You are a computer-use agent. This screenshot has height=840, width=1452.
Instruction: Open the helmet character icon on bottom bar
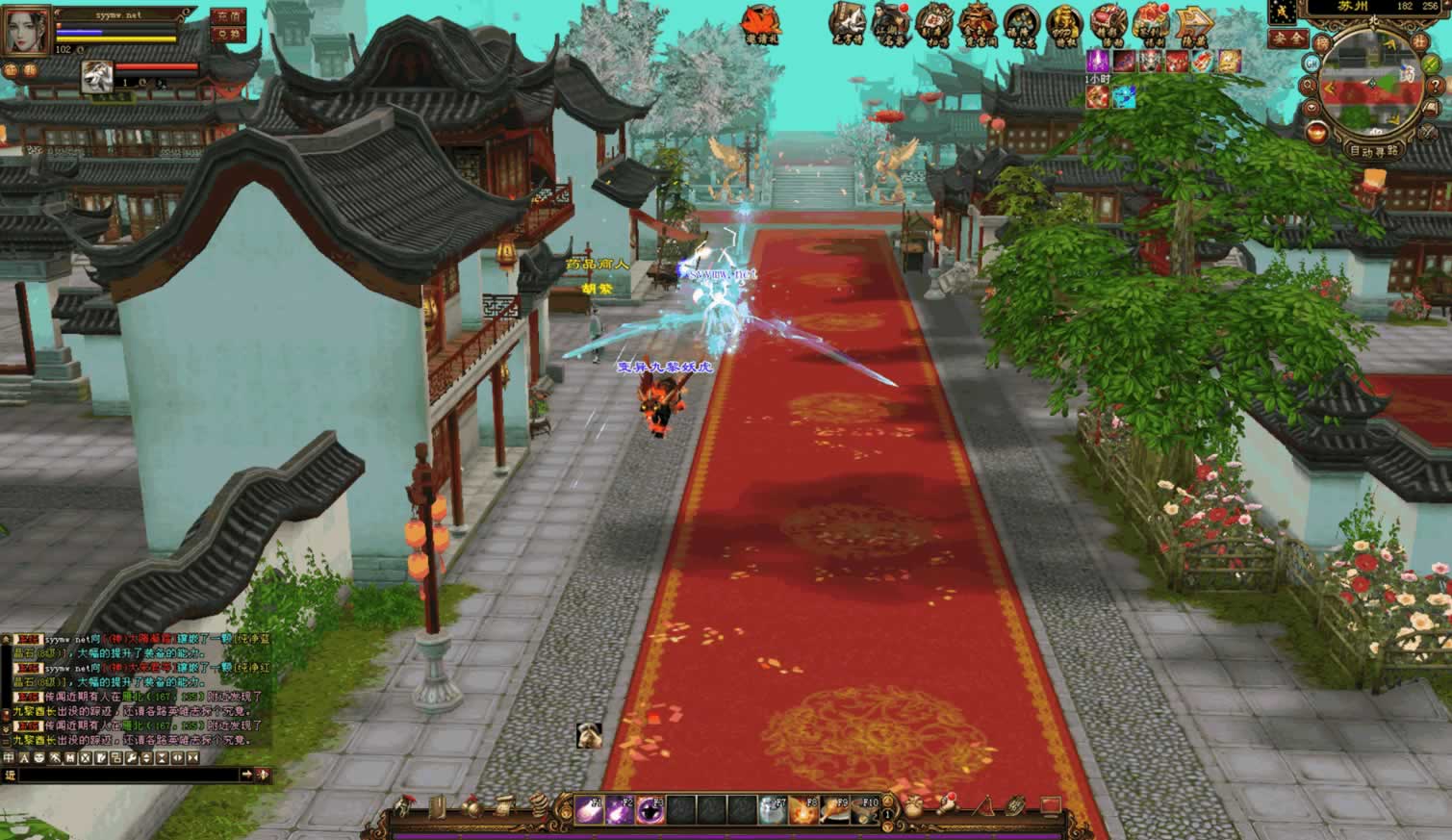tap(406, 806)
